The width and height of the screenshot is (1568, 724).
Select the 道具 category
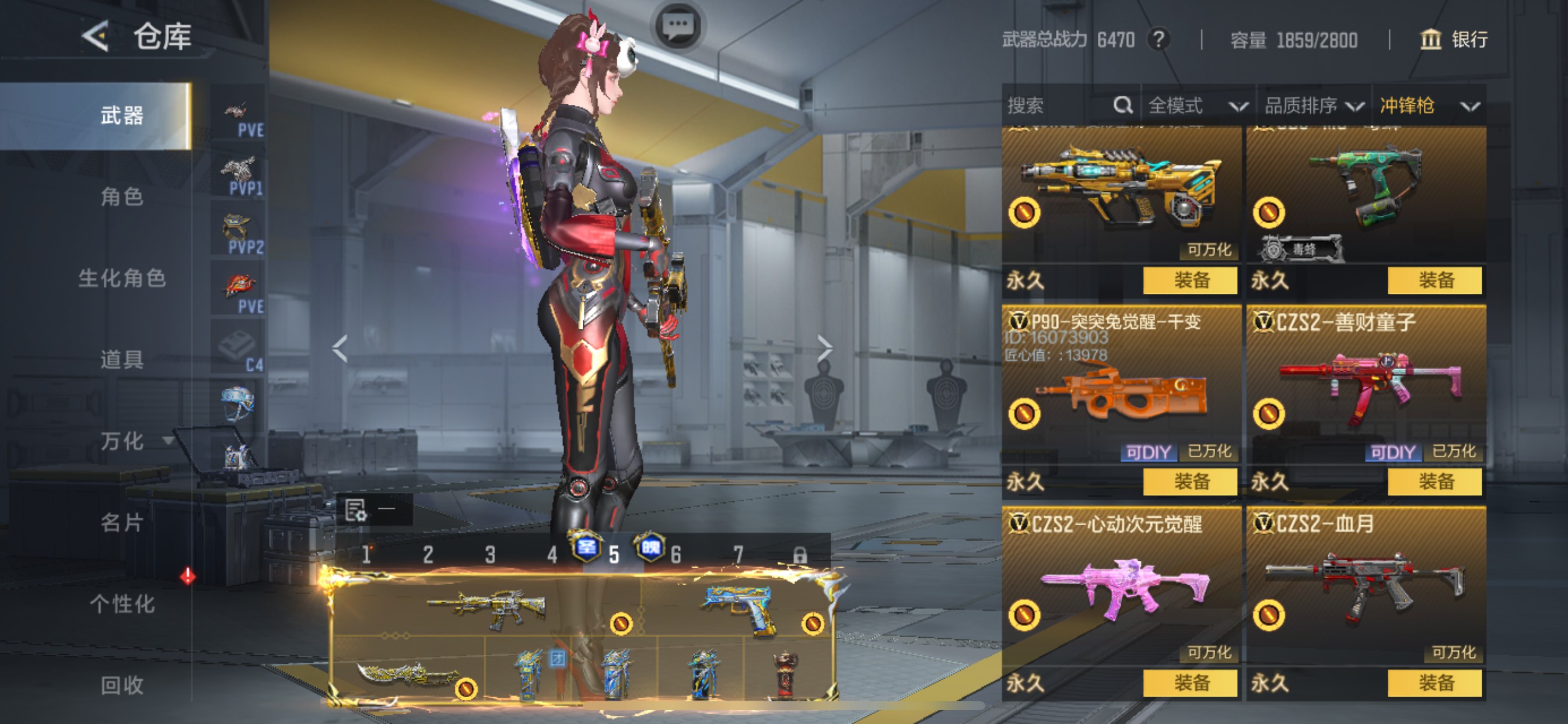(x=122, y=360)
